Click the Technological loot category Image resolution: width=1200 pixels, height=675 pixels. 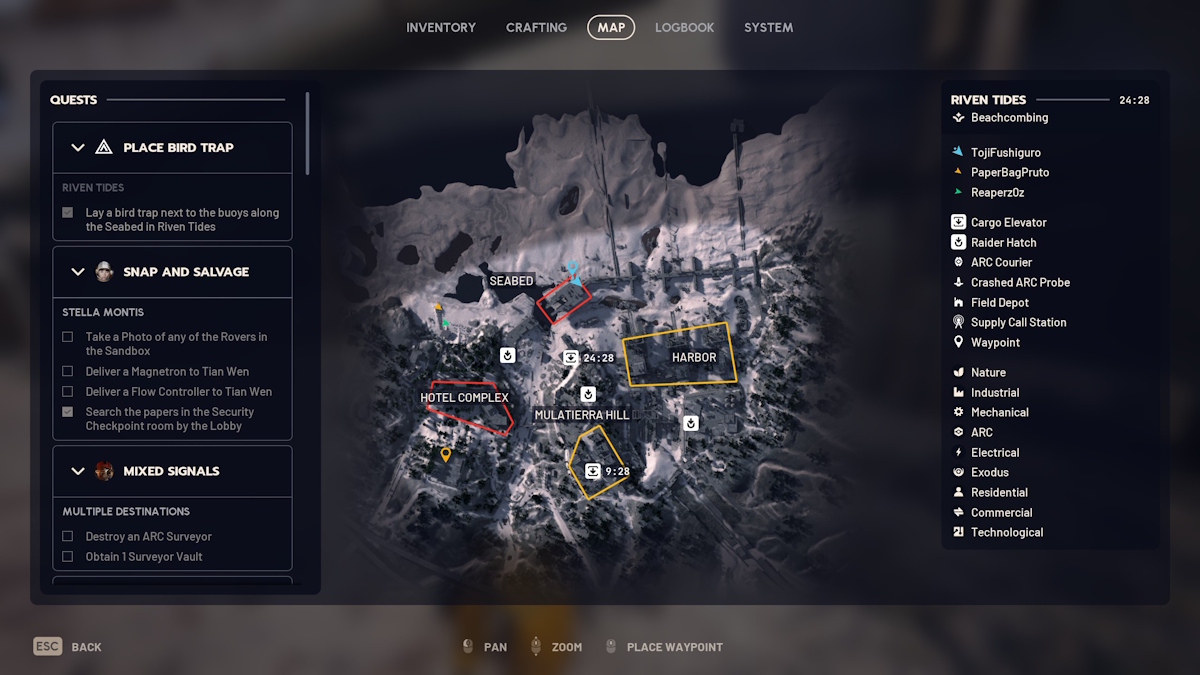click(1006, 532)
